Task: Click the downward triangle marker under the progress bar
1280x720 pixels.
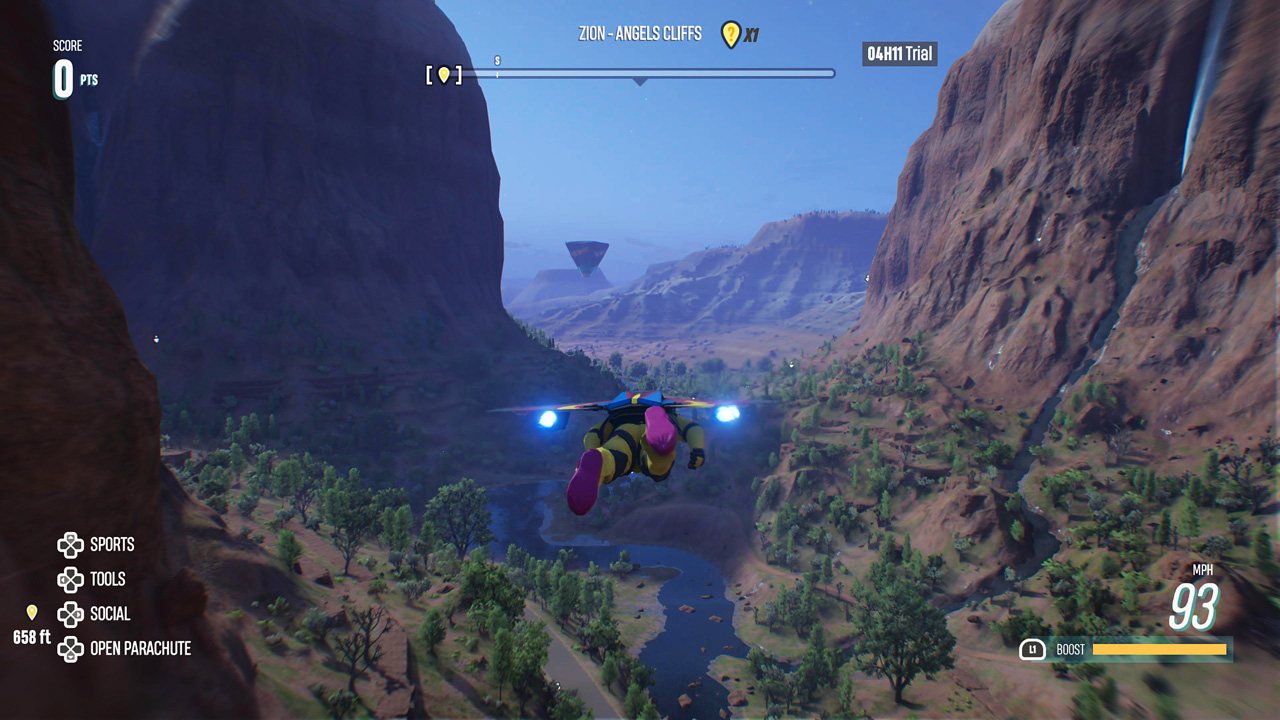Action: click(x=638, y=82)
